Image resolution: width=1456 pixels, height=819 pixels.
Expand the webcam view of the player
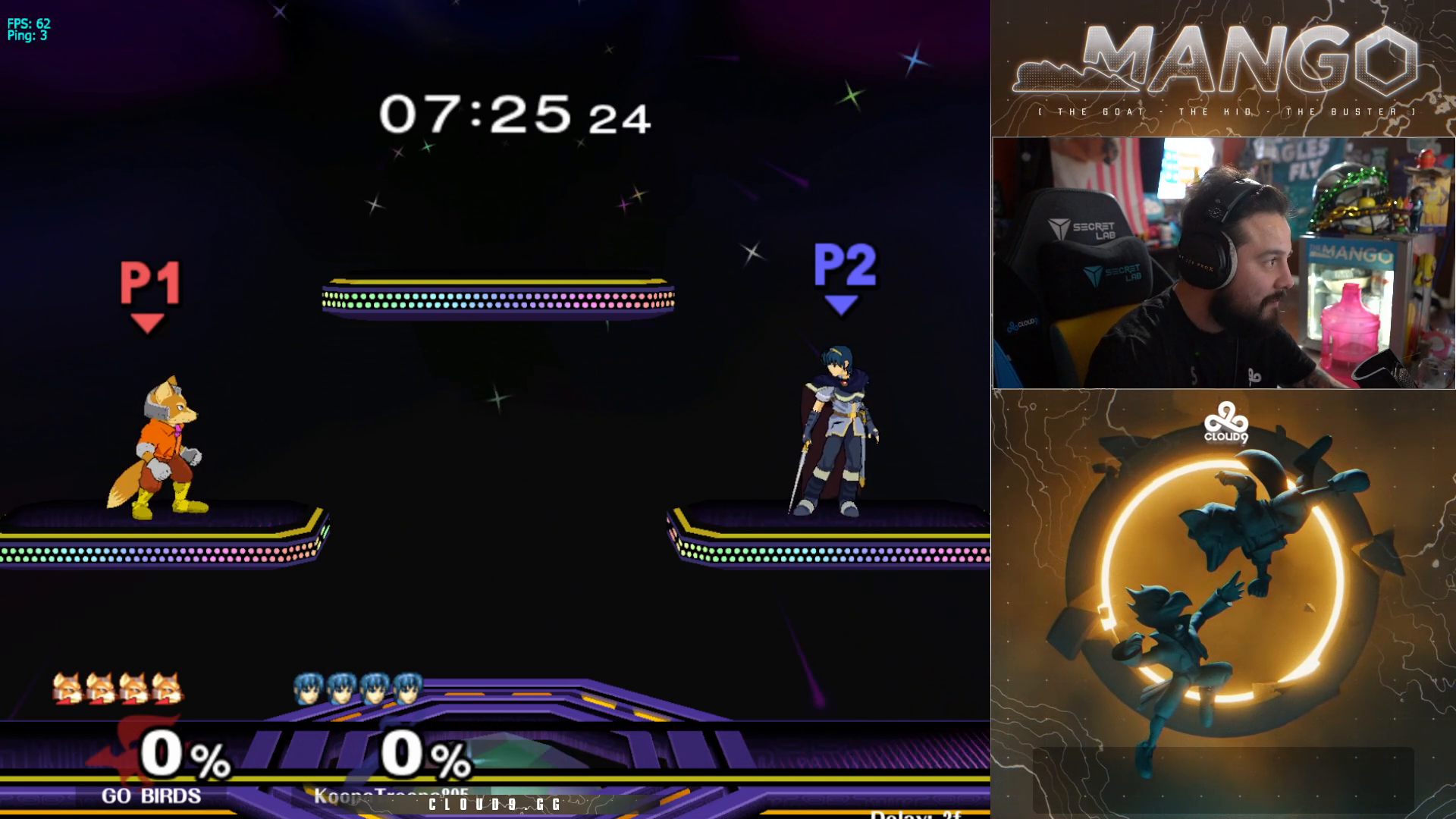pos(1223,262)
